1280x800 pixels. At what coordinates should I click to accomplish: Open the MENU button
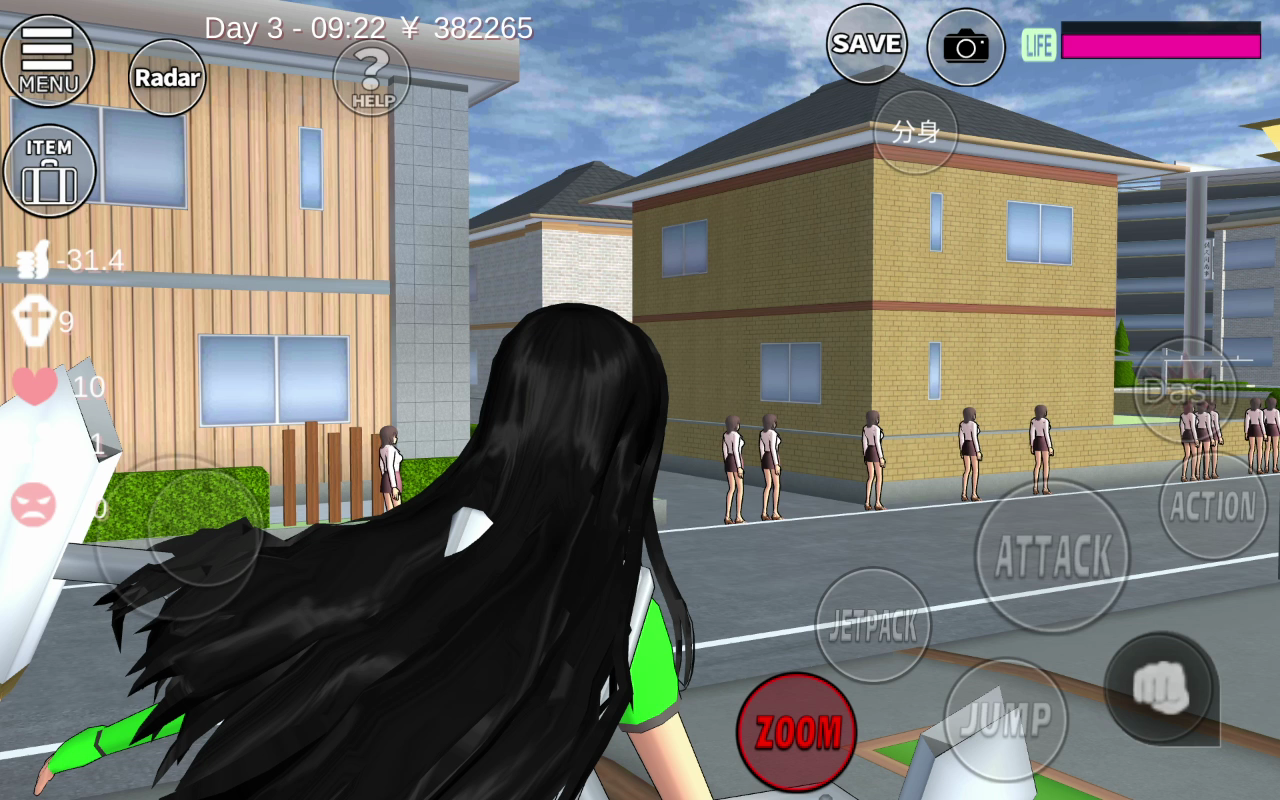[47, 60]
